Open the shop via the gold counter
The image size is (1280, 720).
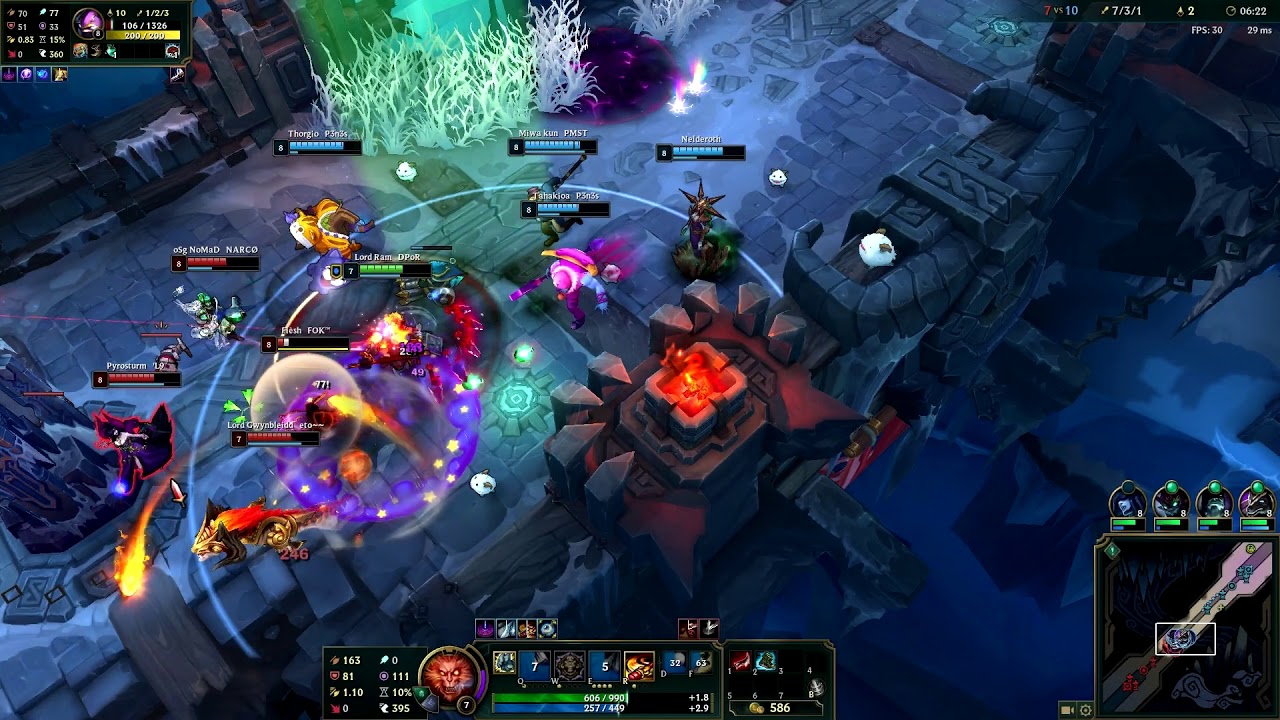tap(769, 707)
